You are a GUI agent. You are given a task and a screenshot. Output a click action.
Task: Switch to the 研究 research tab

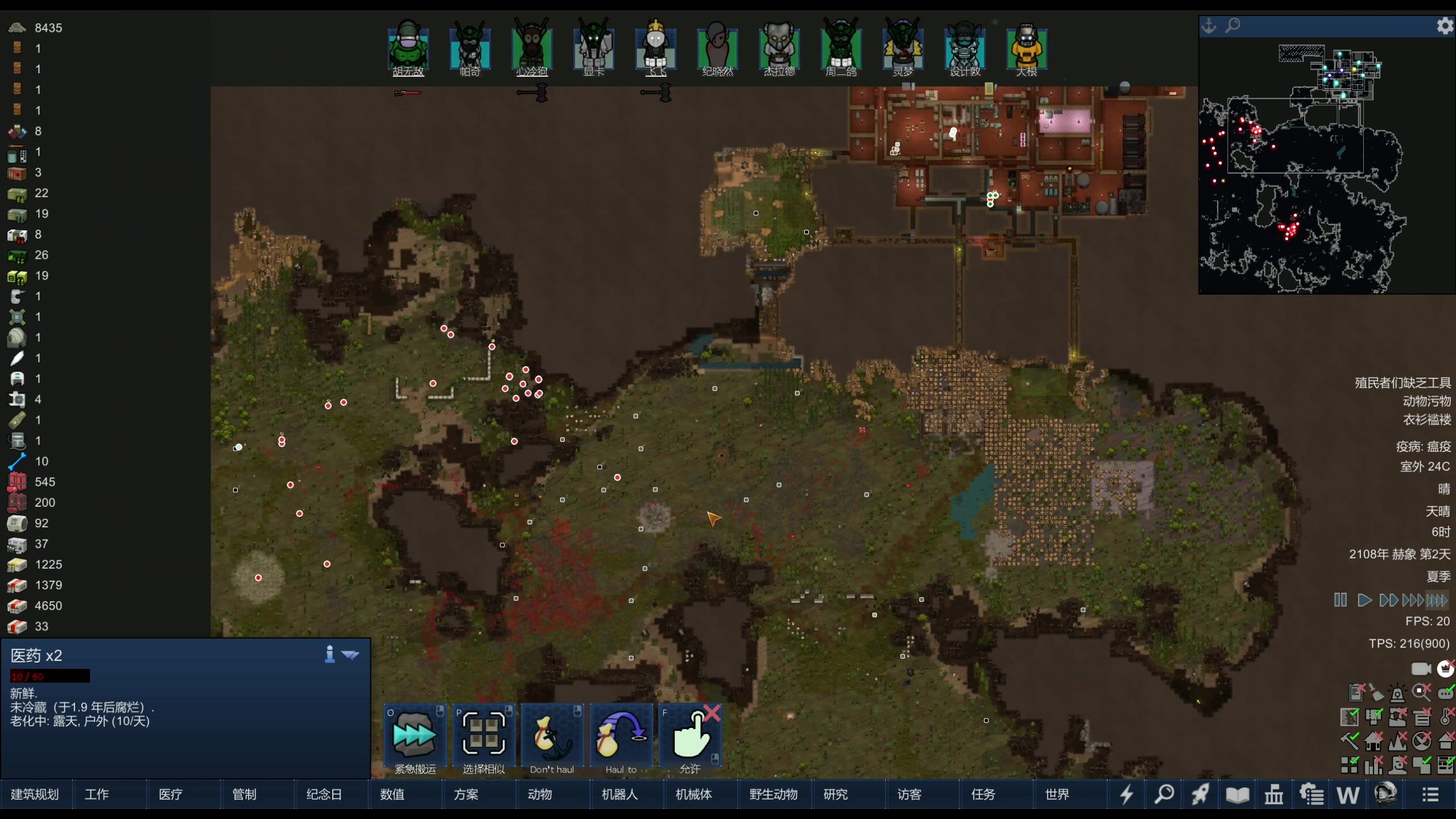[x=835, y=794]
